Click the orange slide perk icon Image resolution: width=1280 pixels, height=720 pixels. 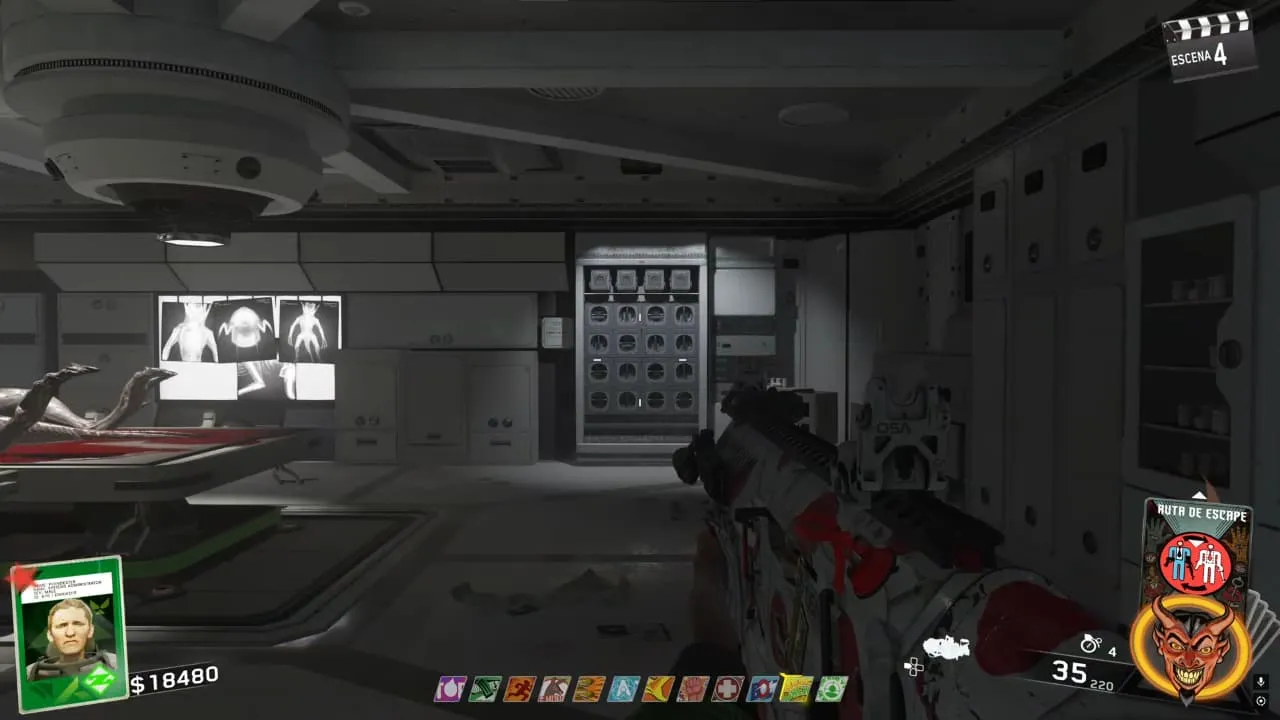(x=658, y=689)
